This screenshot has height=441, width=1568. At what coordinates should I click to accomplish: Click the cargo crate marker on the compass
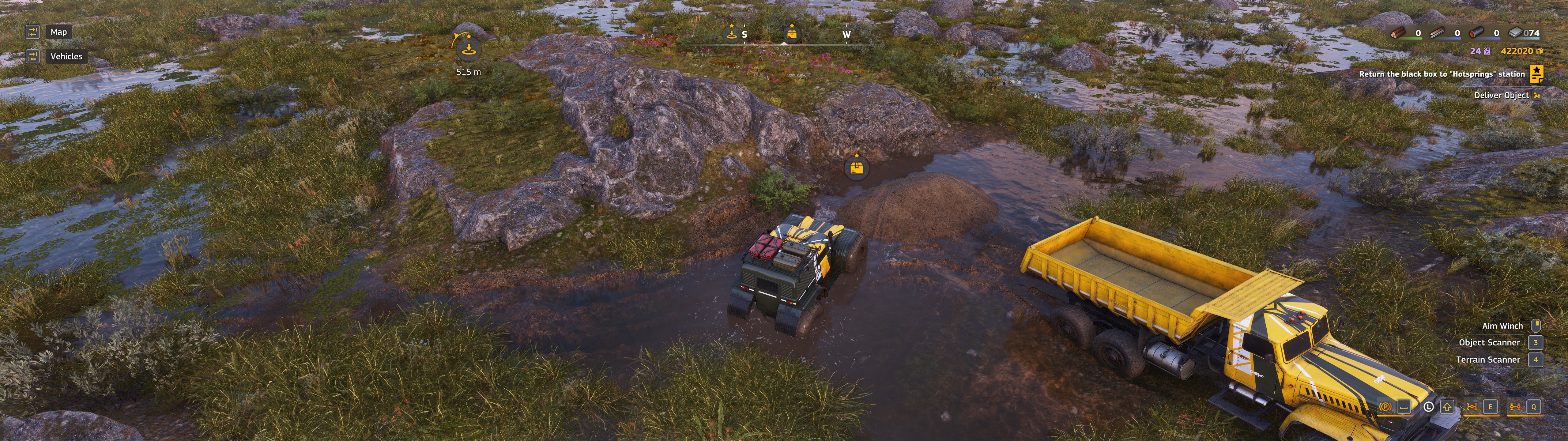791,33
